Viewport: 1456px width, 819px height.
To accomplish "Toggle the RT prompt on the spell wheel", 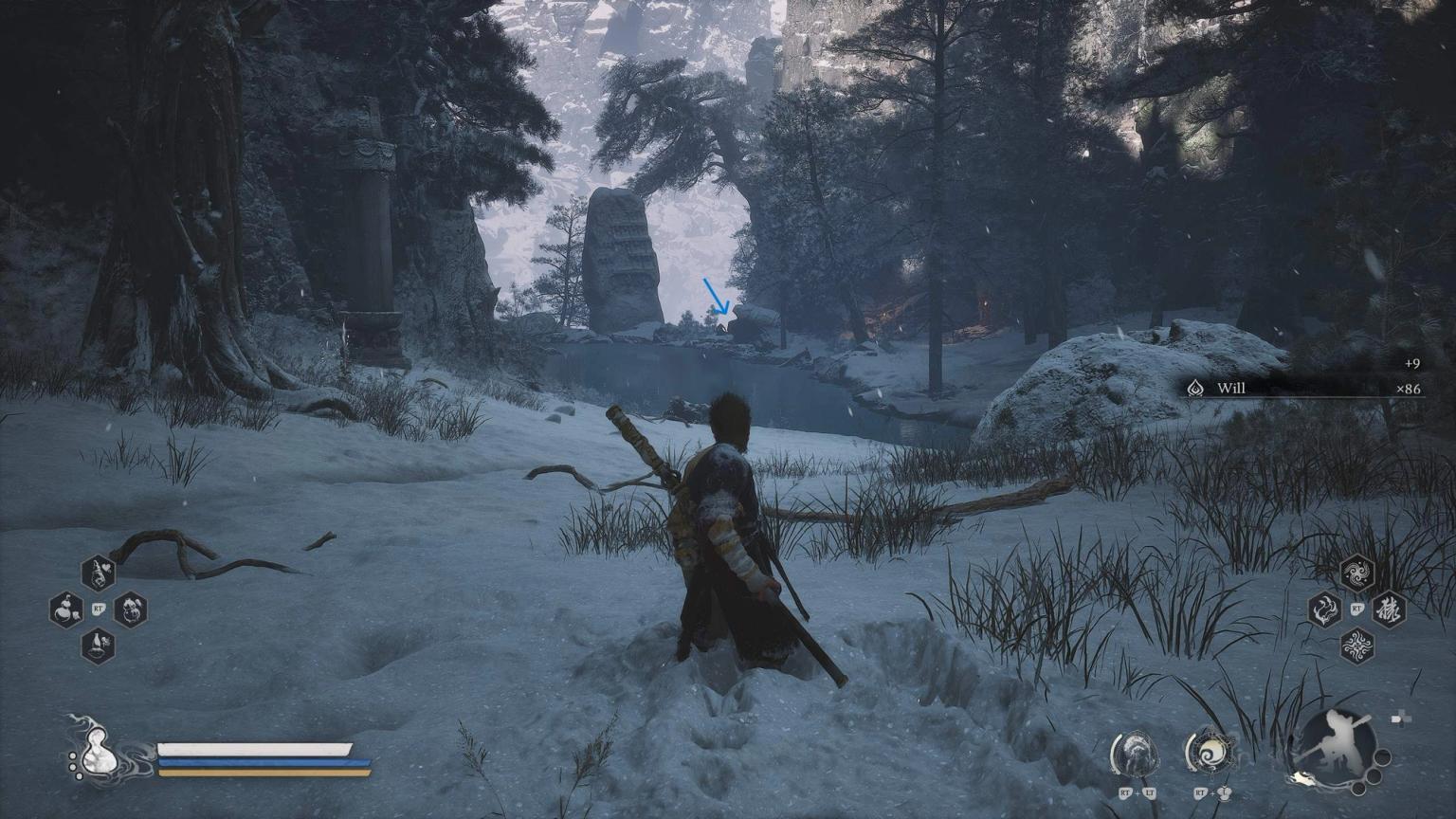I will (1357, 610).
